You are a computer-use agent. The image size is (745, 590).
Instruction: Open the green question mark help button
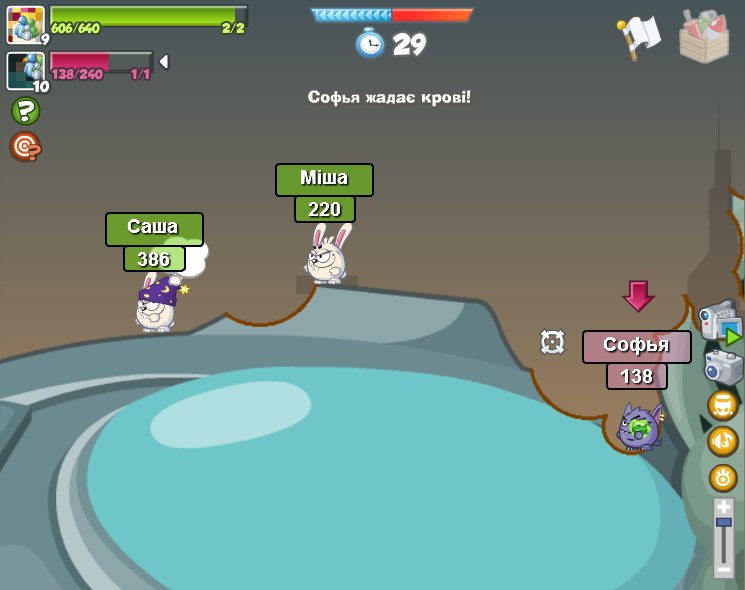(x=25, y=111)
